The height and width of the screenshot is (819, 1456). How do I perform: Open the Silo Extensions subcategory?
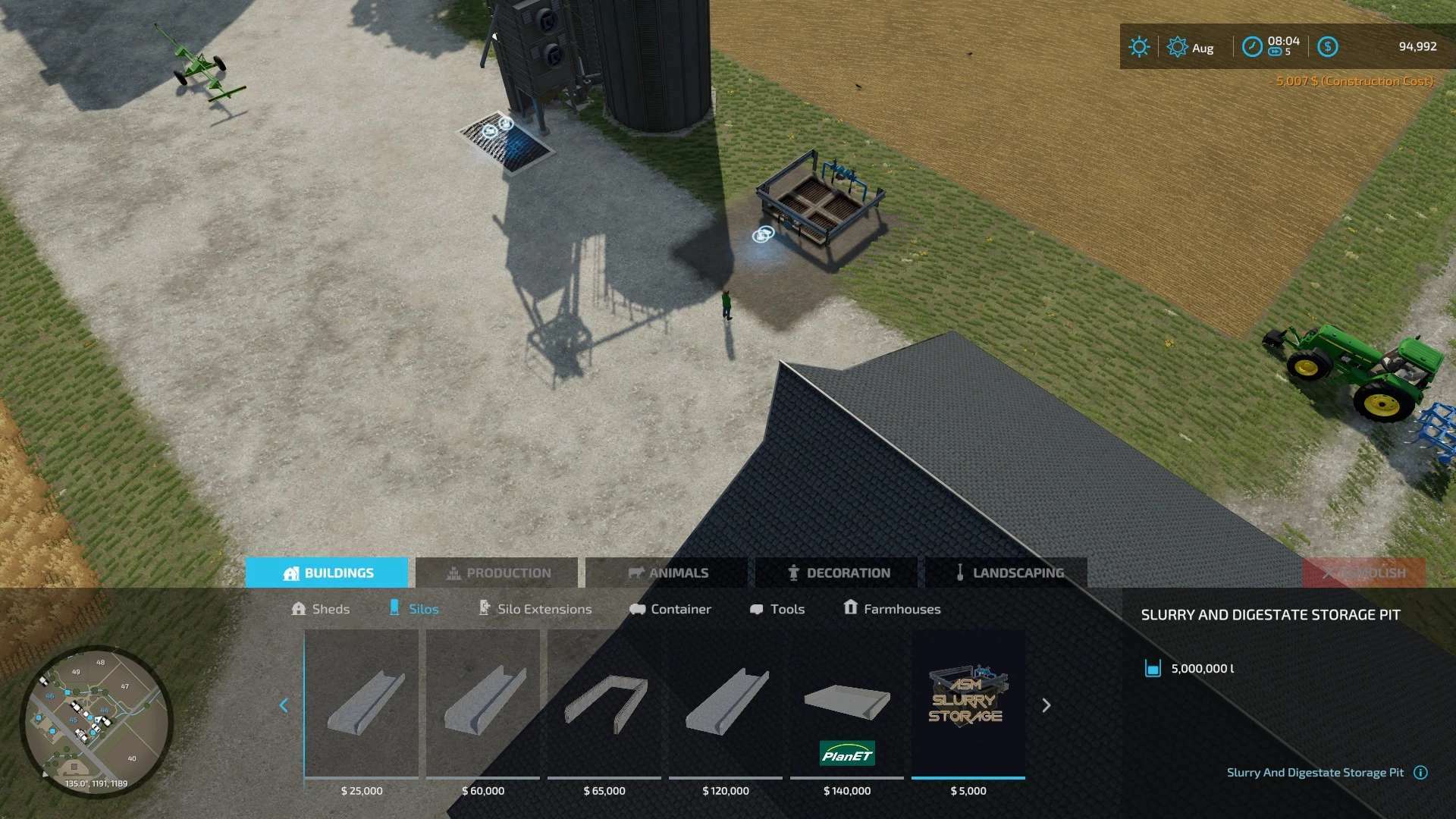pyautogui.click(x=535, y=609)
